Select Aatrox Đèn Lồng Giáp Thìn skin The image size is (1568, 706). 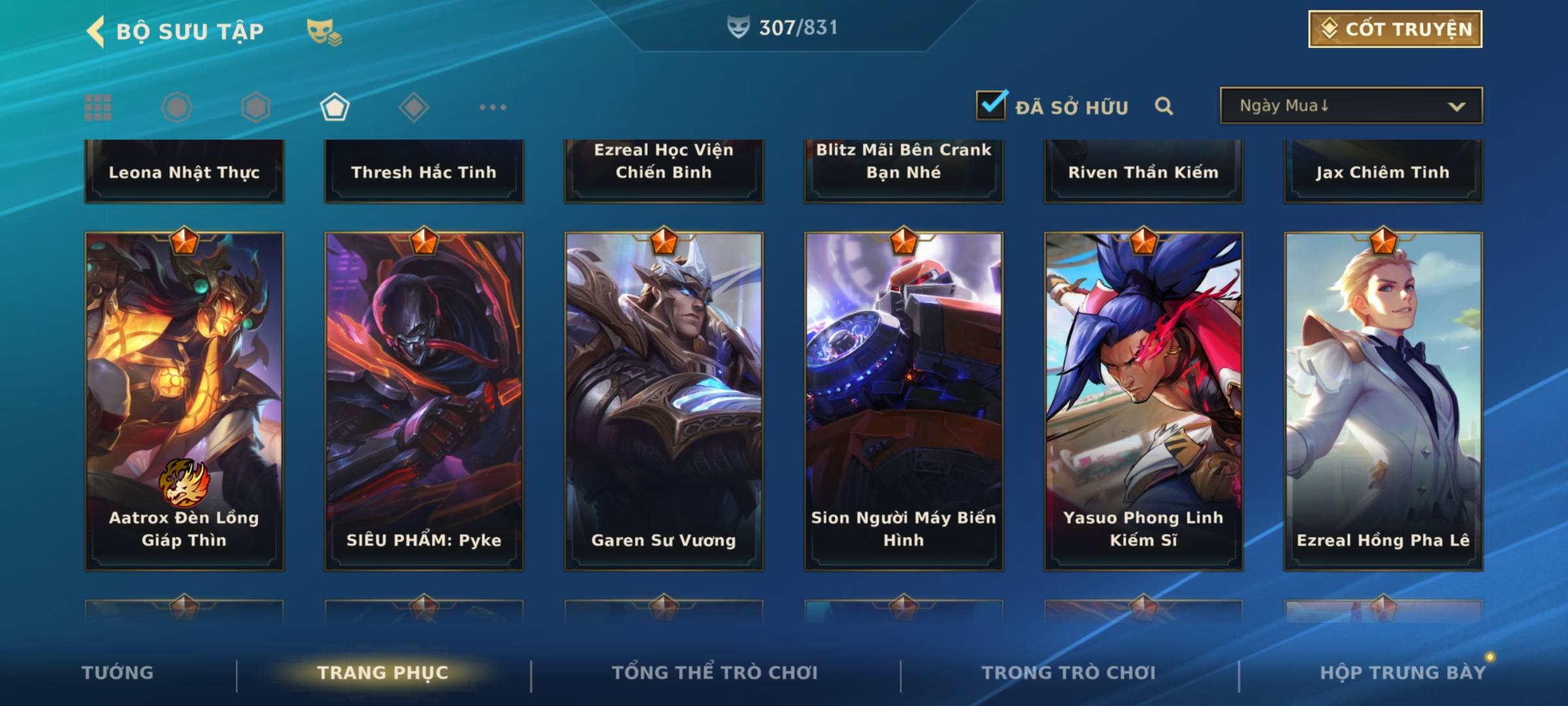[x=184, y=401]
